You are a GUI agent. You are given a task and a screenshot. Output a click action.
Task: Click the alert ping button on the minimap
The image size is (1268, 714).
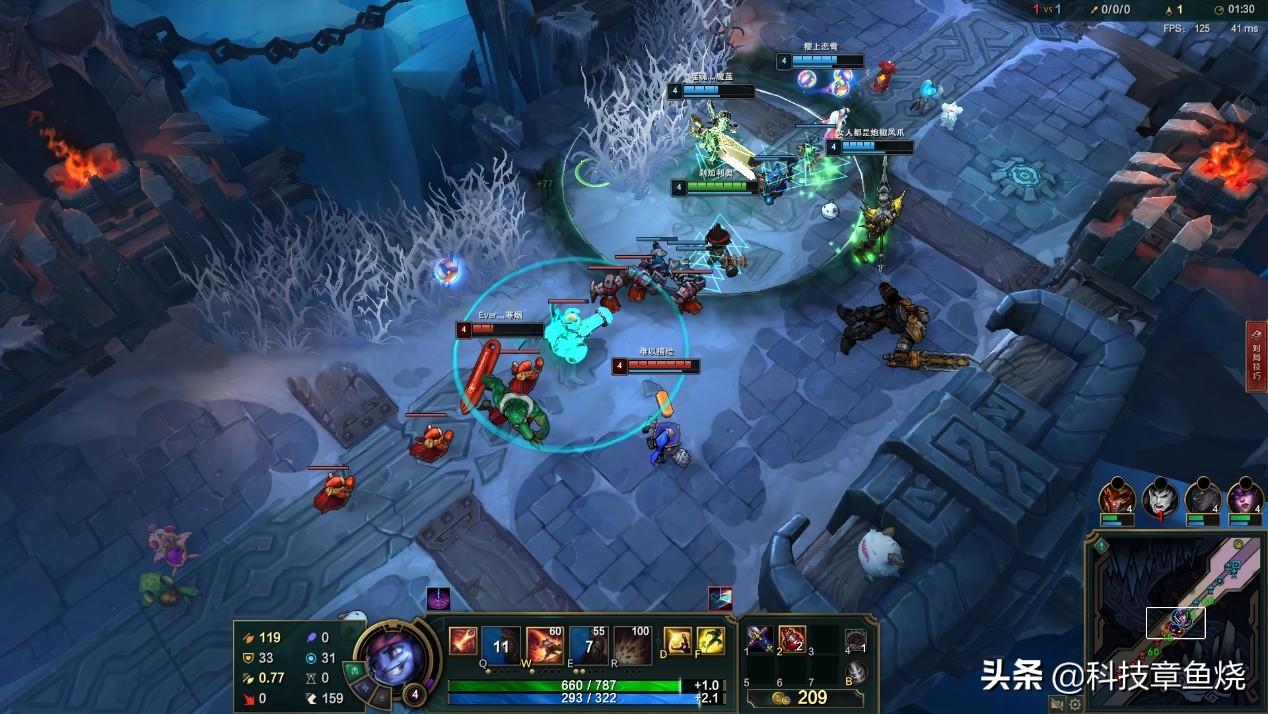[x=1101, y=546]
